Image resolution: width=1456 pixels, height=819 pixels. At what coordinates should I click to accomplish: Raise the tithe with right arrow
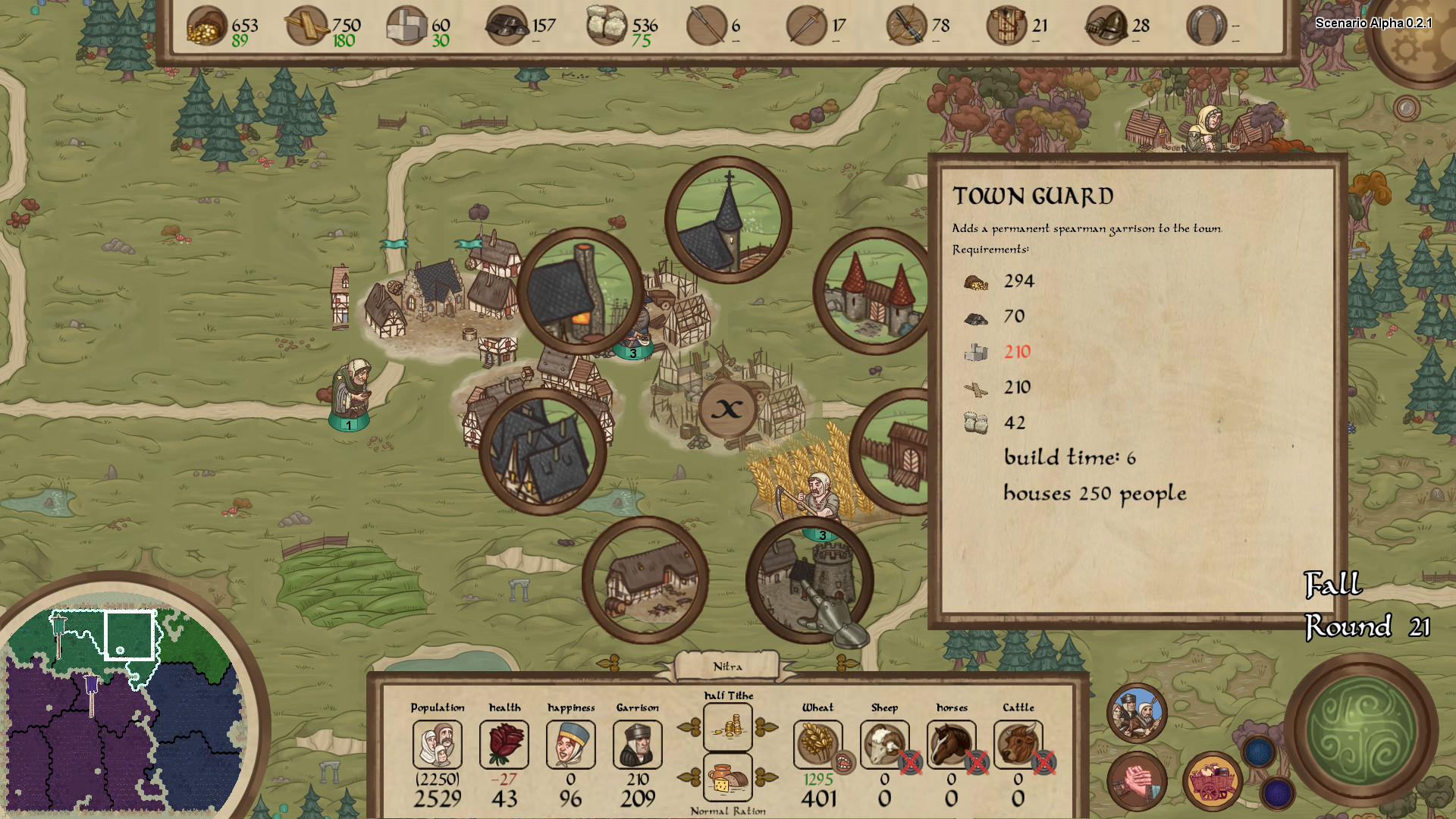click(767, 728)
